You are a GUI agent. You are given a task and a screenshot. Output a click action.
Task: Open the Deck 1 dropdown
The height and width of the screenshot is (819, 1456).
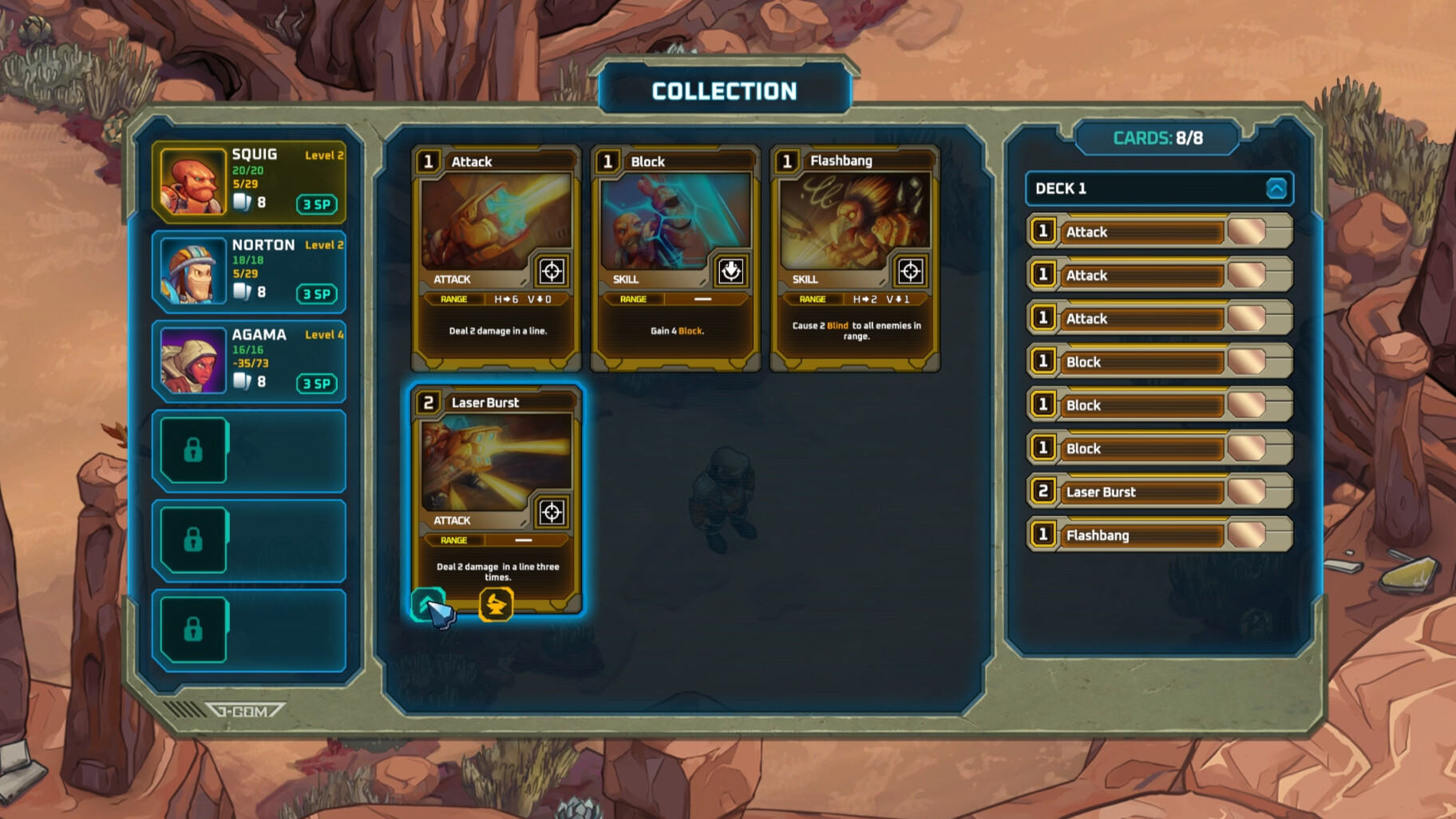coord(1276,188)
